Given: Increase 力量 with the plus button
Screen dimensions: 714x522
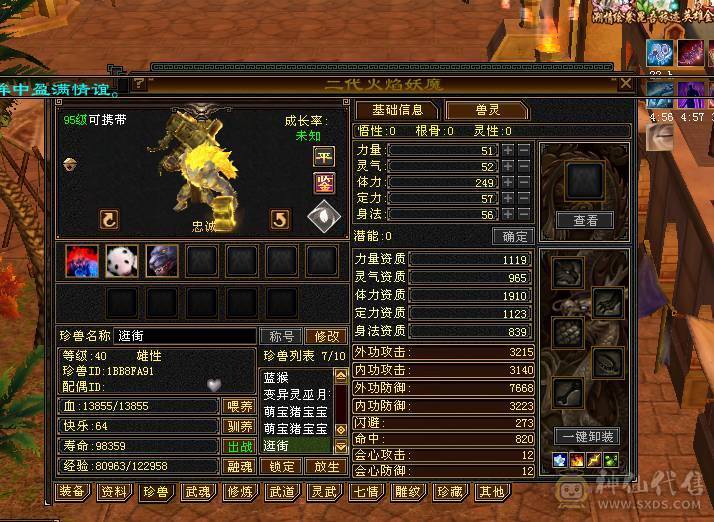Looking at the screenshot, I should tap(508, 150).
